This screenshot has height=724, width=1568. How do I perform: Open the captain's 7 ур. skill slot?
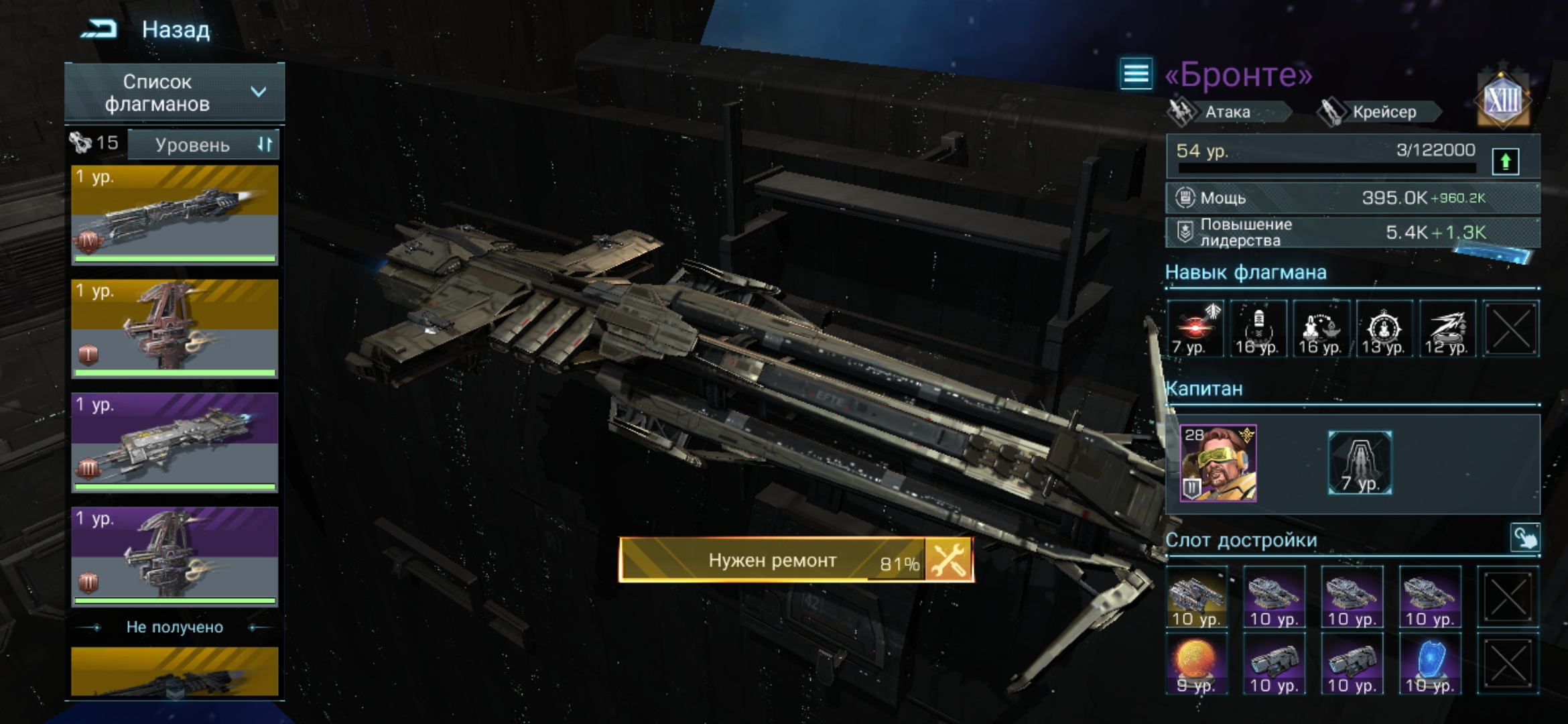point(1360,463)
